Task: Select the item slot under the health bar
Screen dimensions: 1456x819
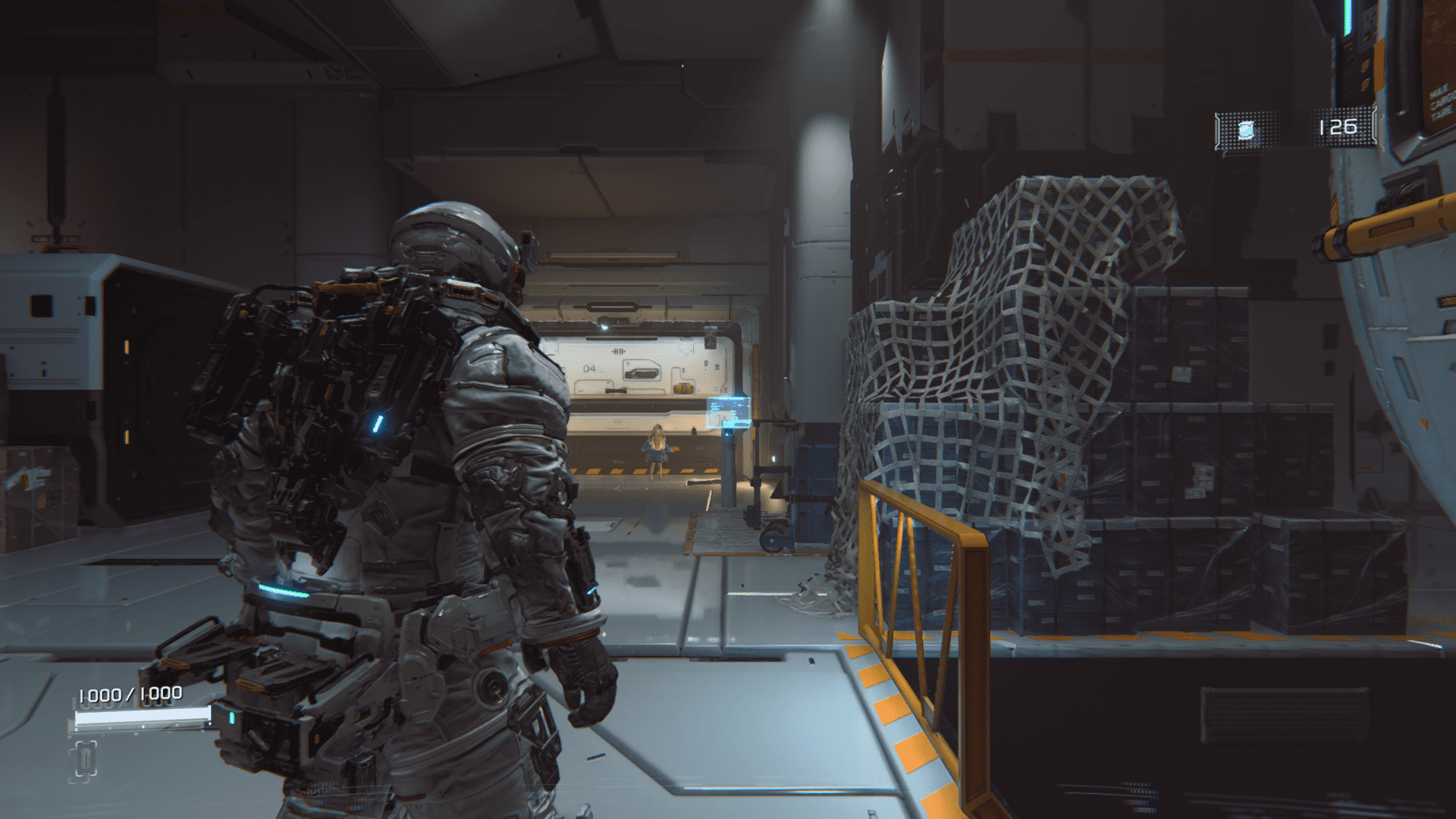Action: (85, 760)
